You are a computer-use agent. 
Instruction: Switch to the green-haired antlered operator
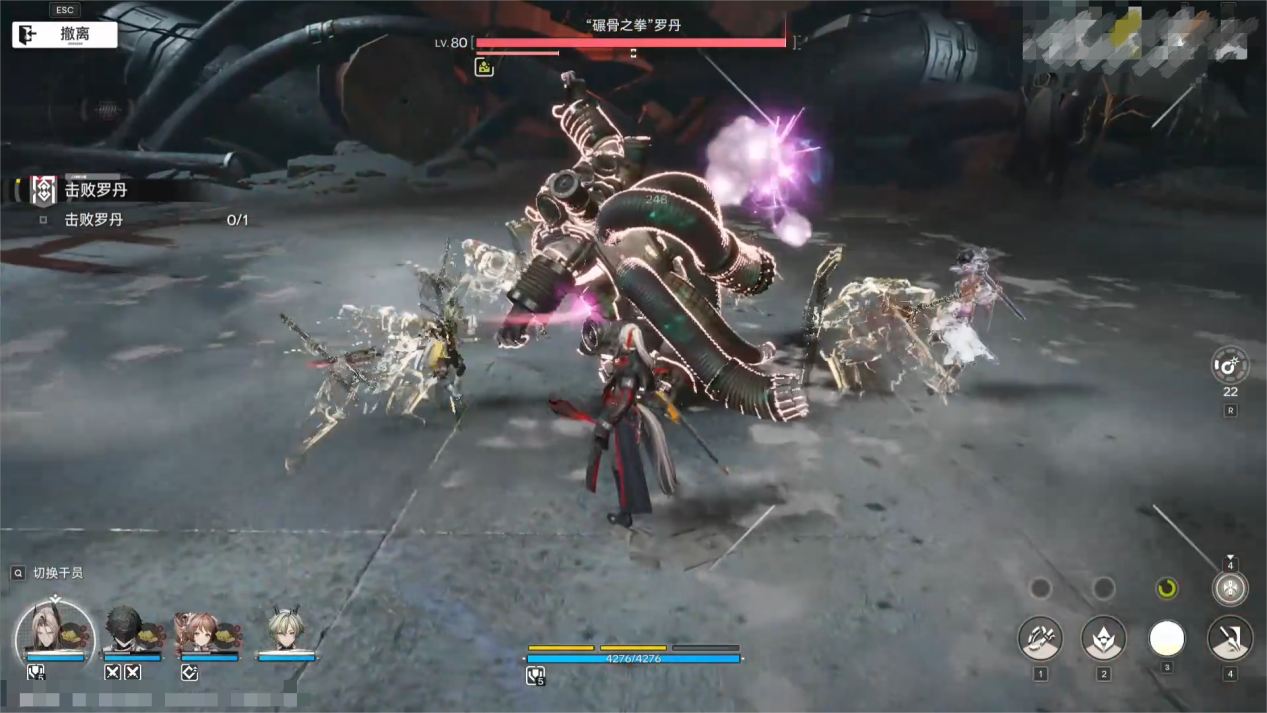tap(285, 631)
